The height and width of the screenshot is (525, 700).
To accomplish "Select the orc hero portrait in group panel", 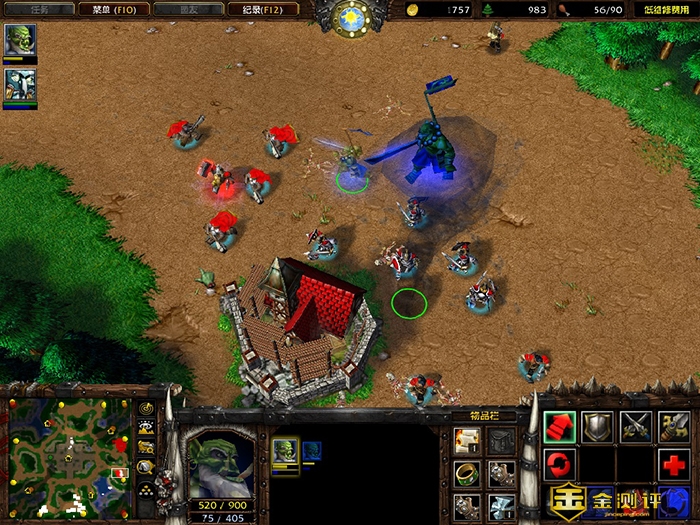I will [x=285, y=449].
